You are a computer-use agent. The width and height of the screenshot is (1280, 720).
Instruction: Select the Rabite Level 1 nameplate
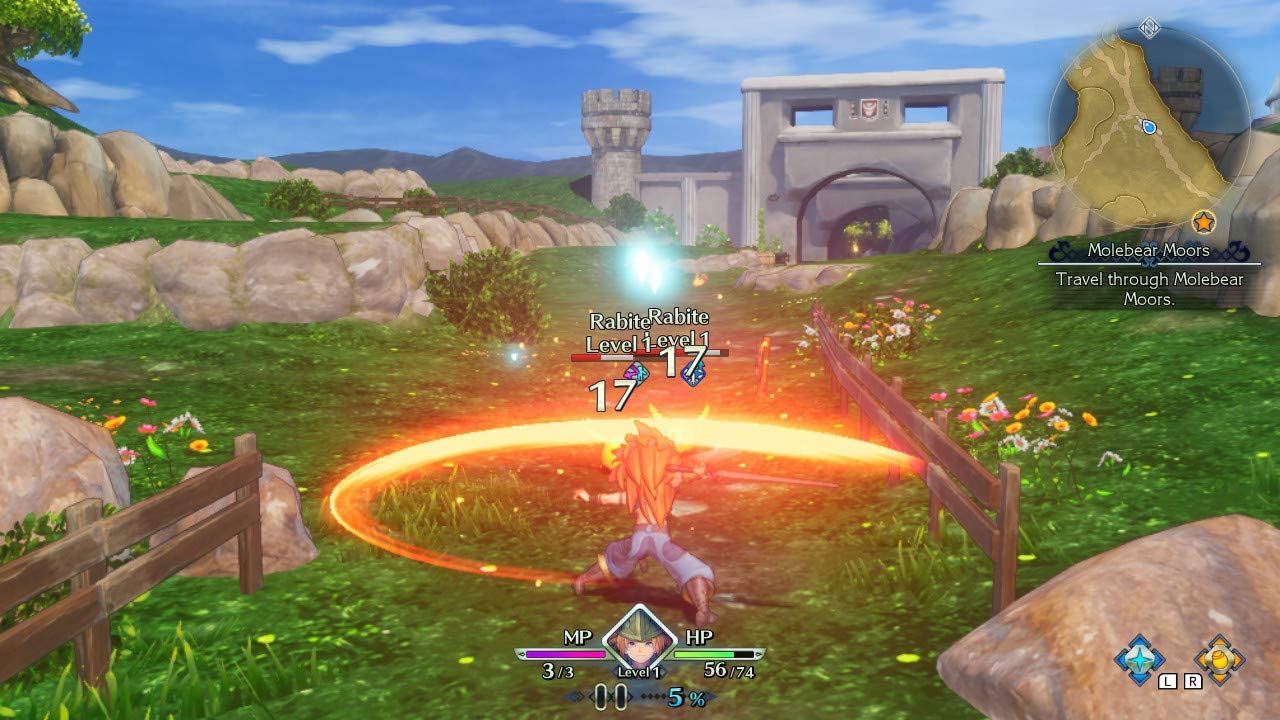coord(622,330)
